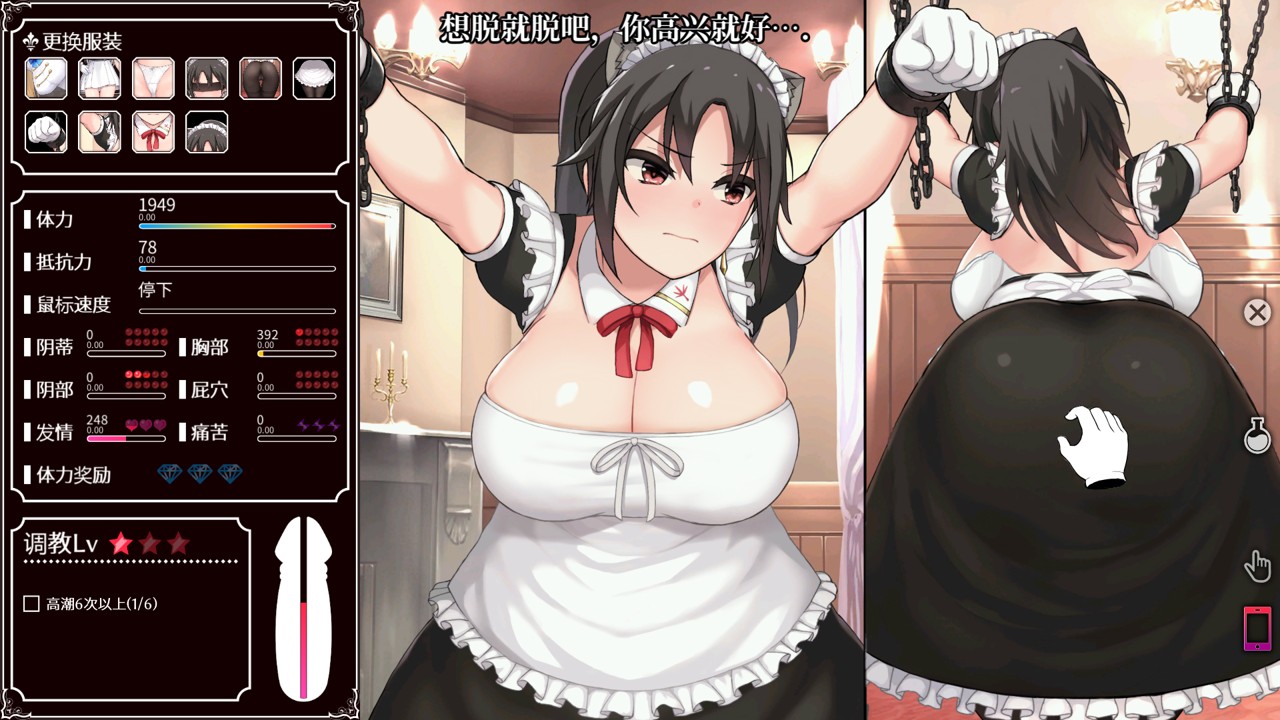Viewport: 1280px width, 720px height.
Task: Equip the blindfold from the costume panel
Action: (x=207, y=79)
